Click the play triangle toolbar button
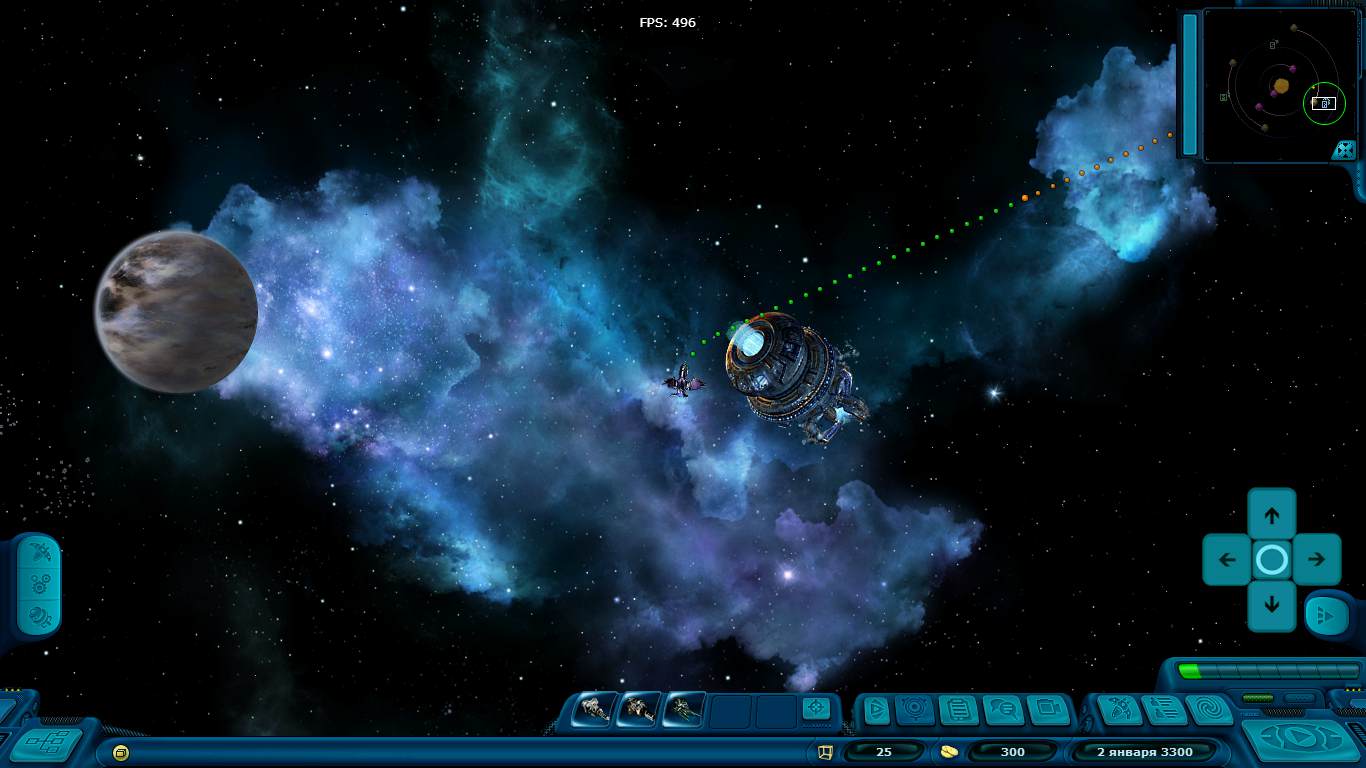 click(875, 710)
